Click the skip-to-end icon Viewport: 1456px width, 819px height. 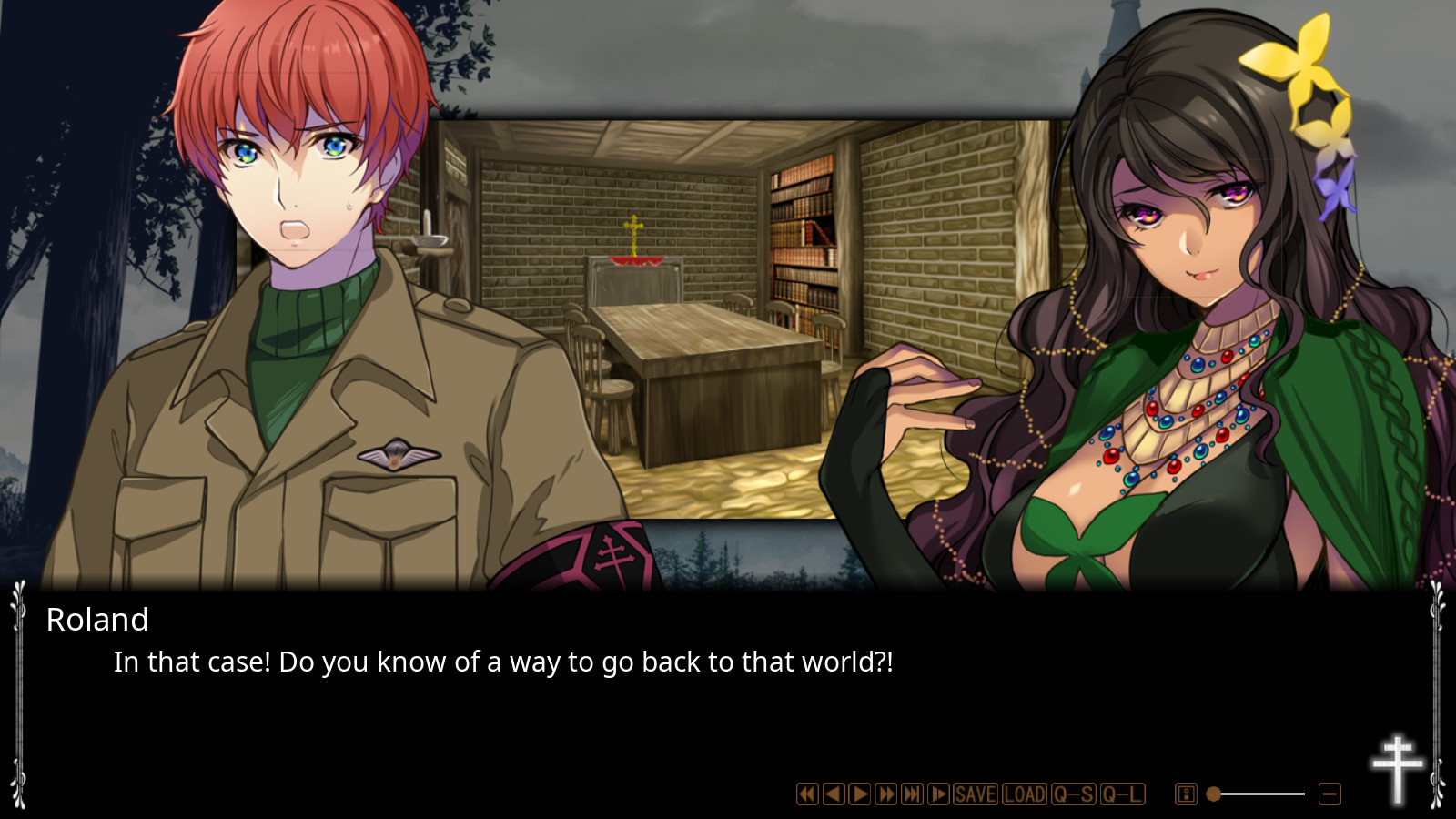point(910,794)
